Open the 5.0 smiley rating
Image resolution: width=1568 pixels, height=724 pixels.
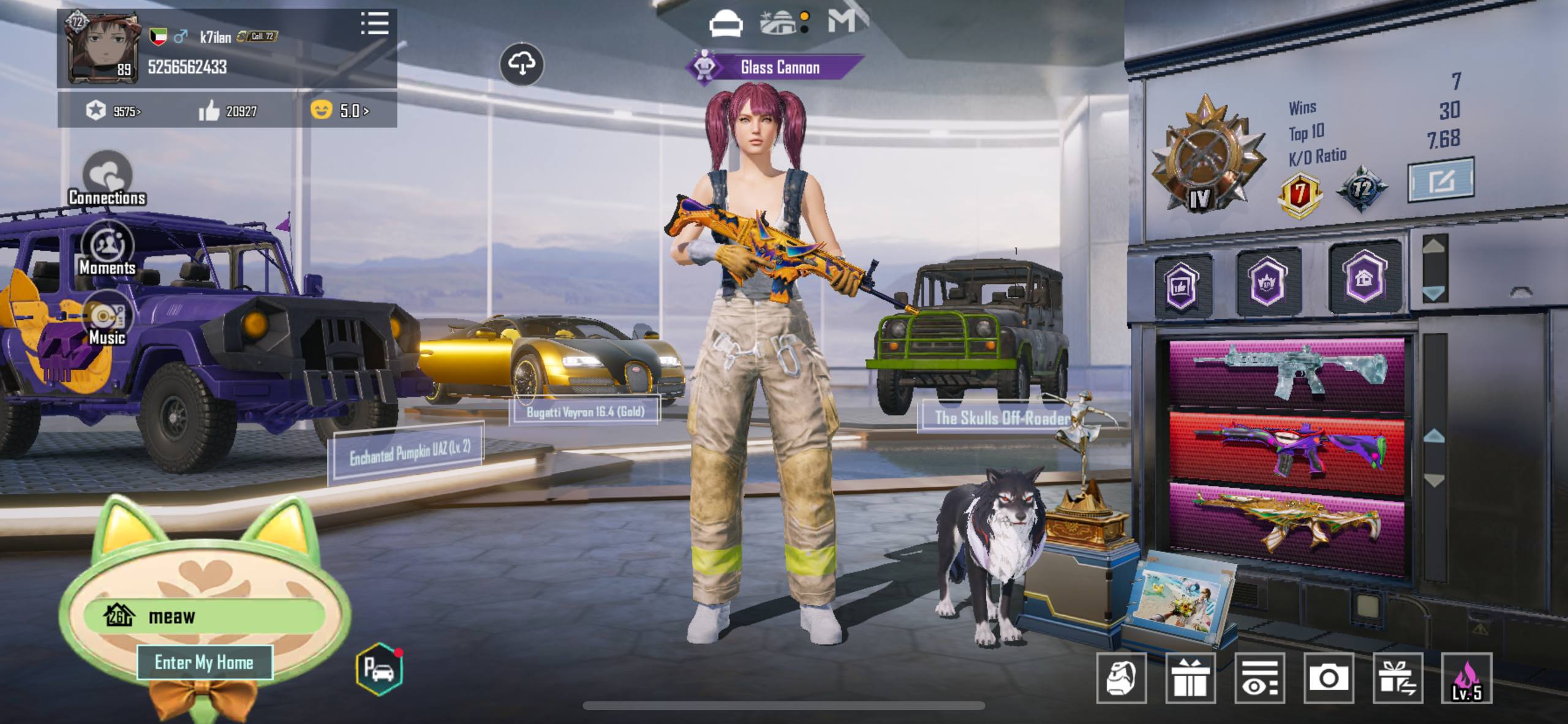pos(341,110)
